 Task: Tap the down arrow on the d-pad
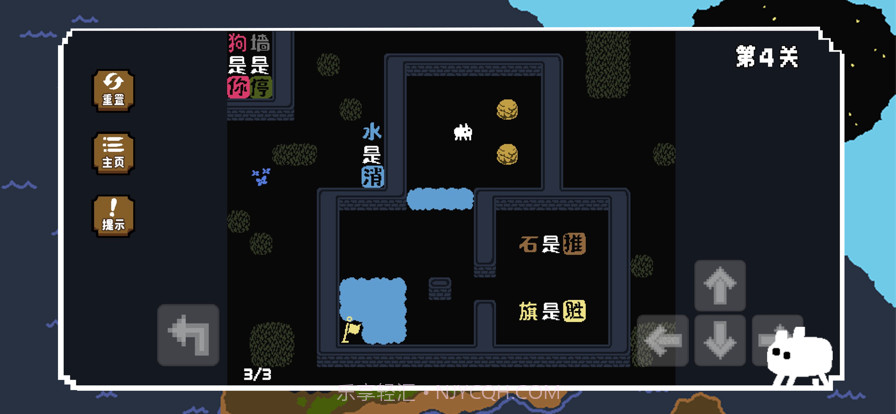coord(720,341)
